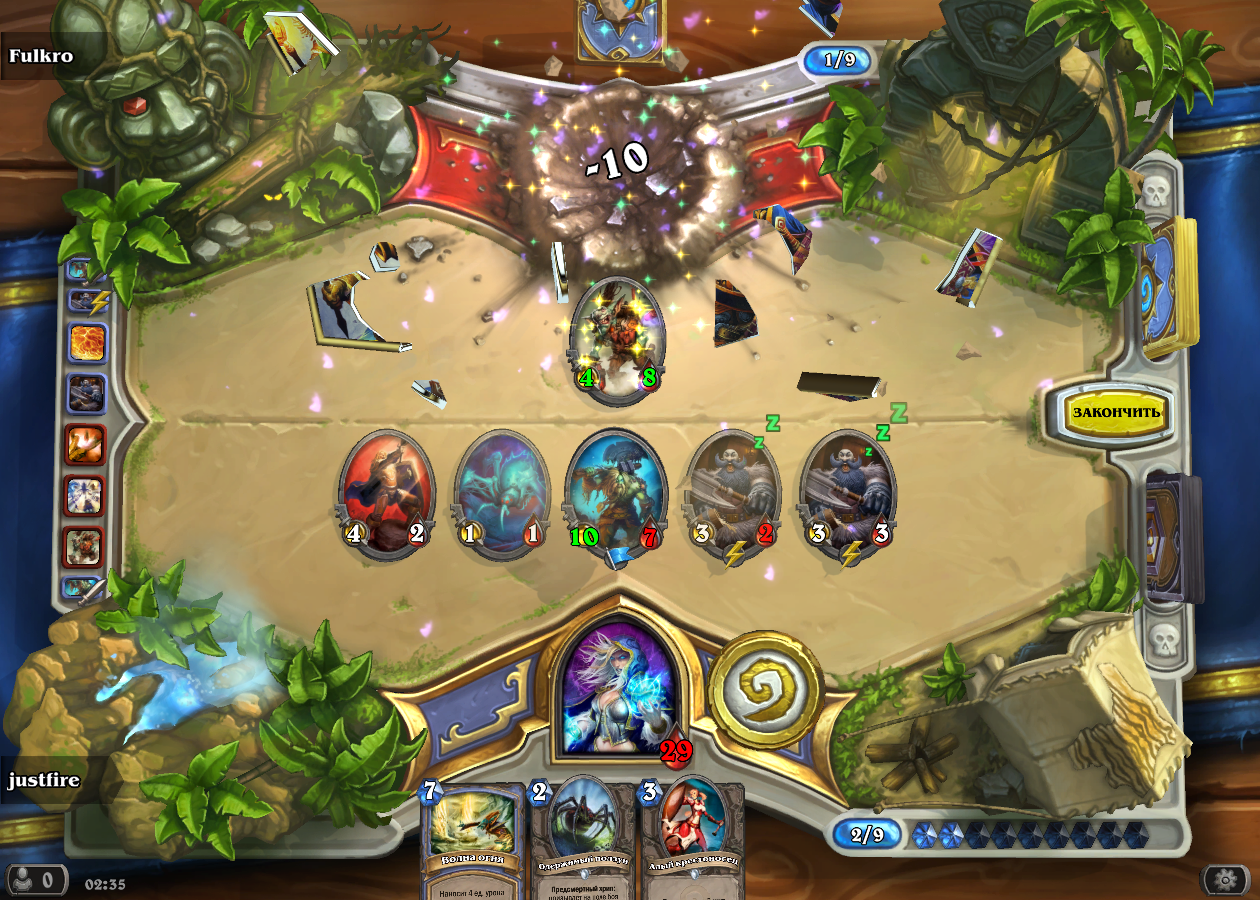Target the enemy 4/8 minion
This screenshot has width=1260, height=900.
tap(617, 340)
